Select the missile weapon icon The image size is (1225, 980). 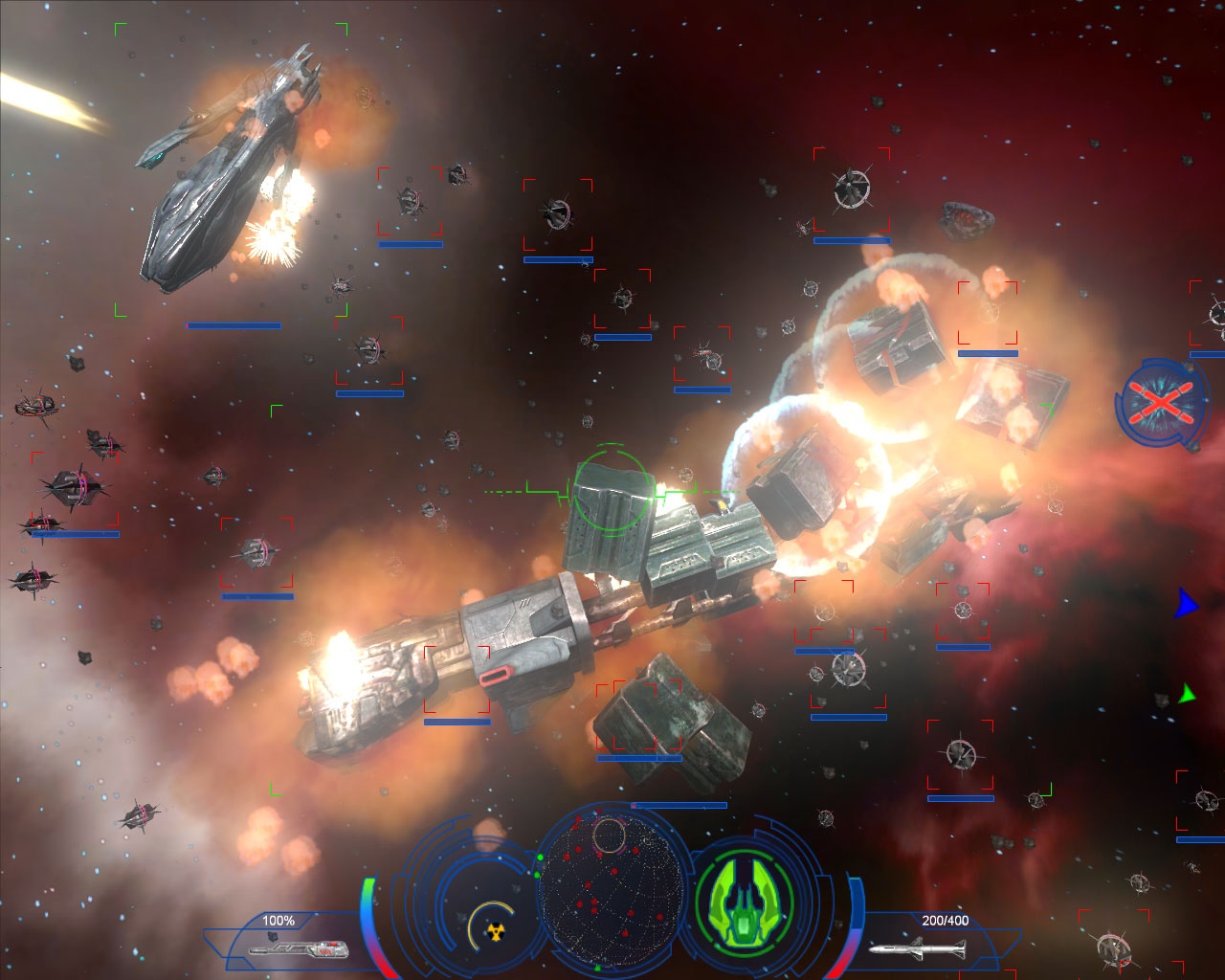[917, 948]
